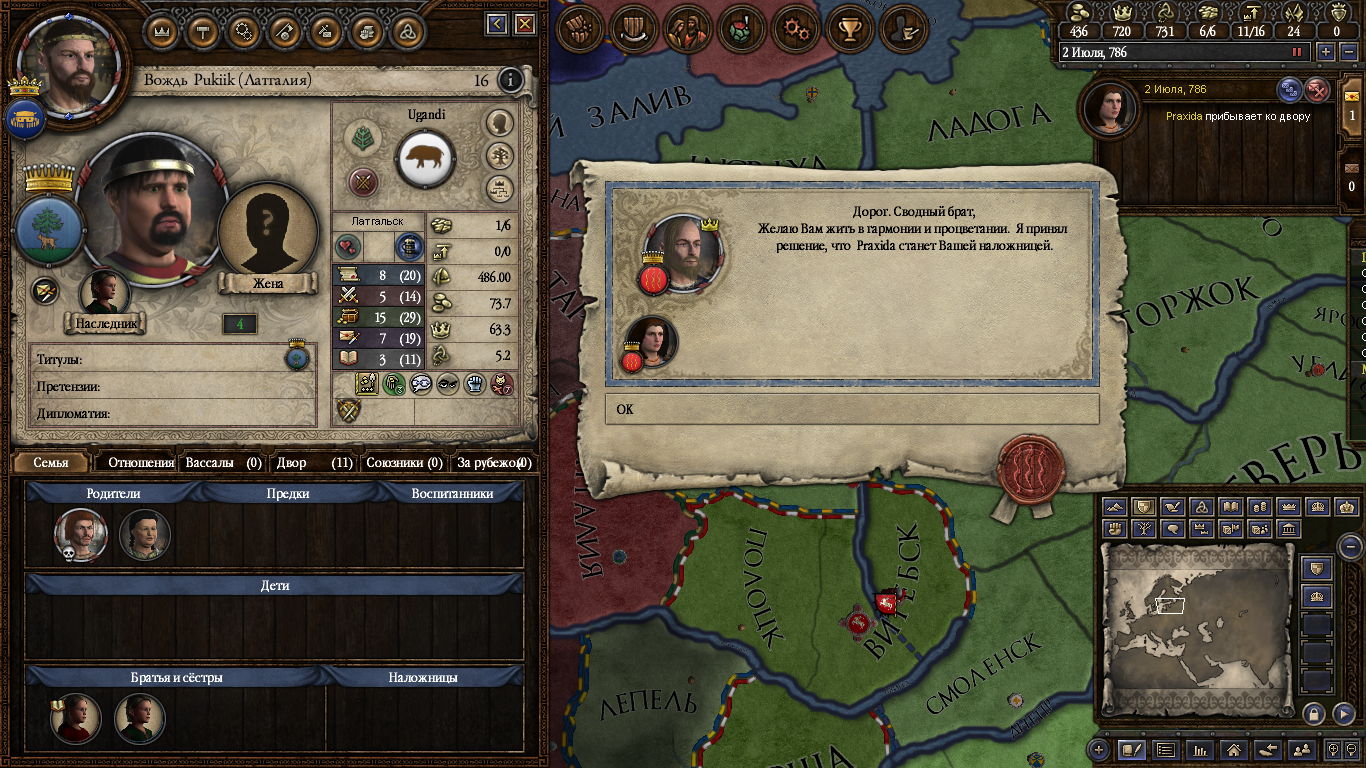Show the Воспитанники wards header

click(x=452, y=493)
